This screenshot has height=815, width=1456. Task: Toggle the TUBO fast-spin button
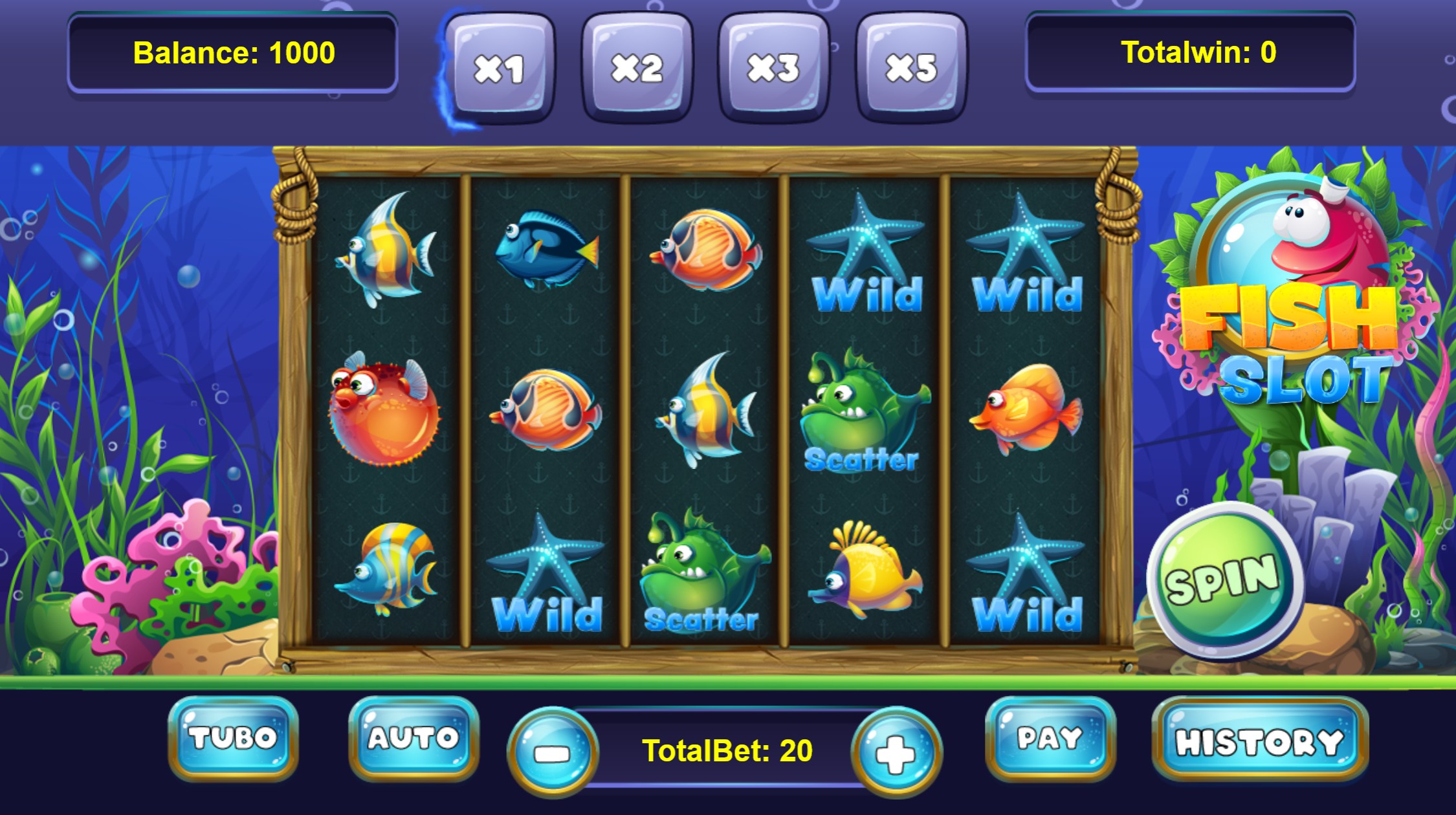(x=233, y=737)
